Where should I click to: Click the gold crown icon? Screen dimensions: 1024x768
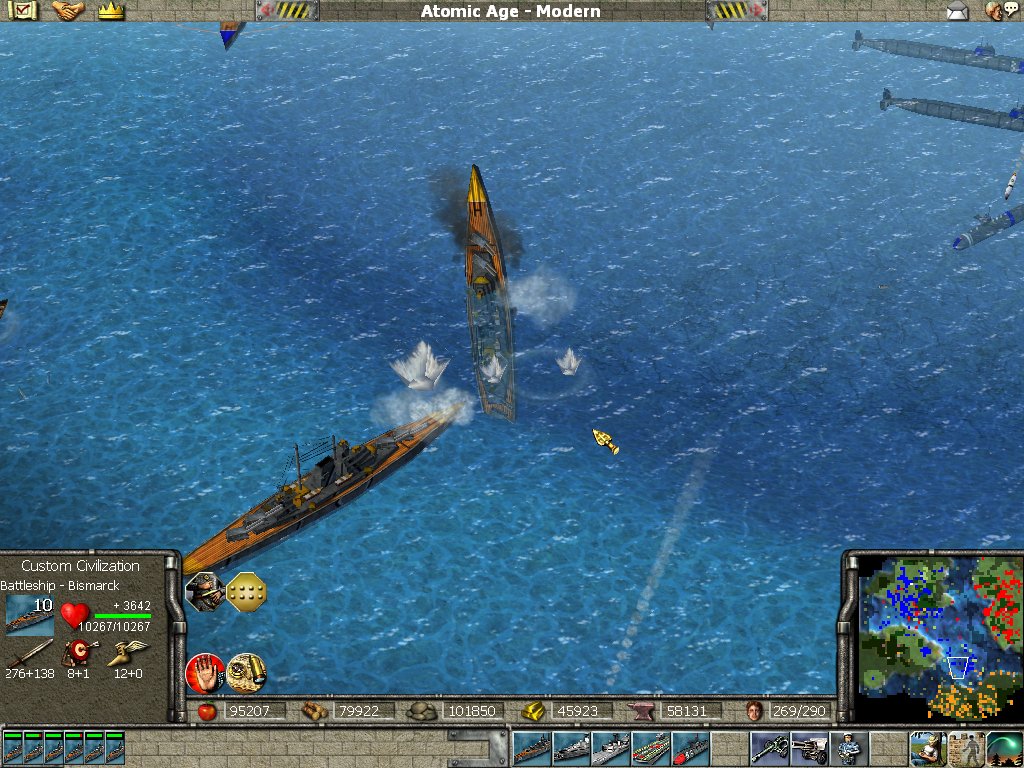pos(111,11)
